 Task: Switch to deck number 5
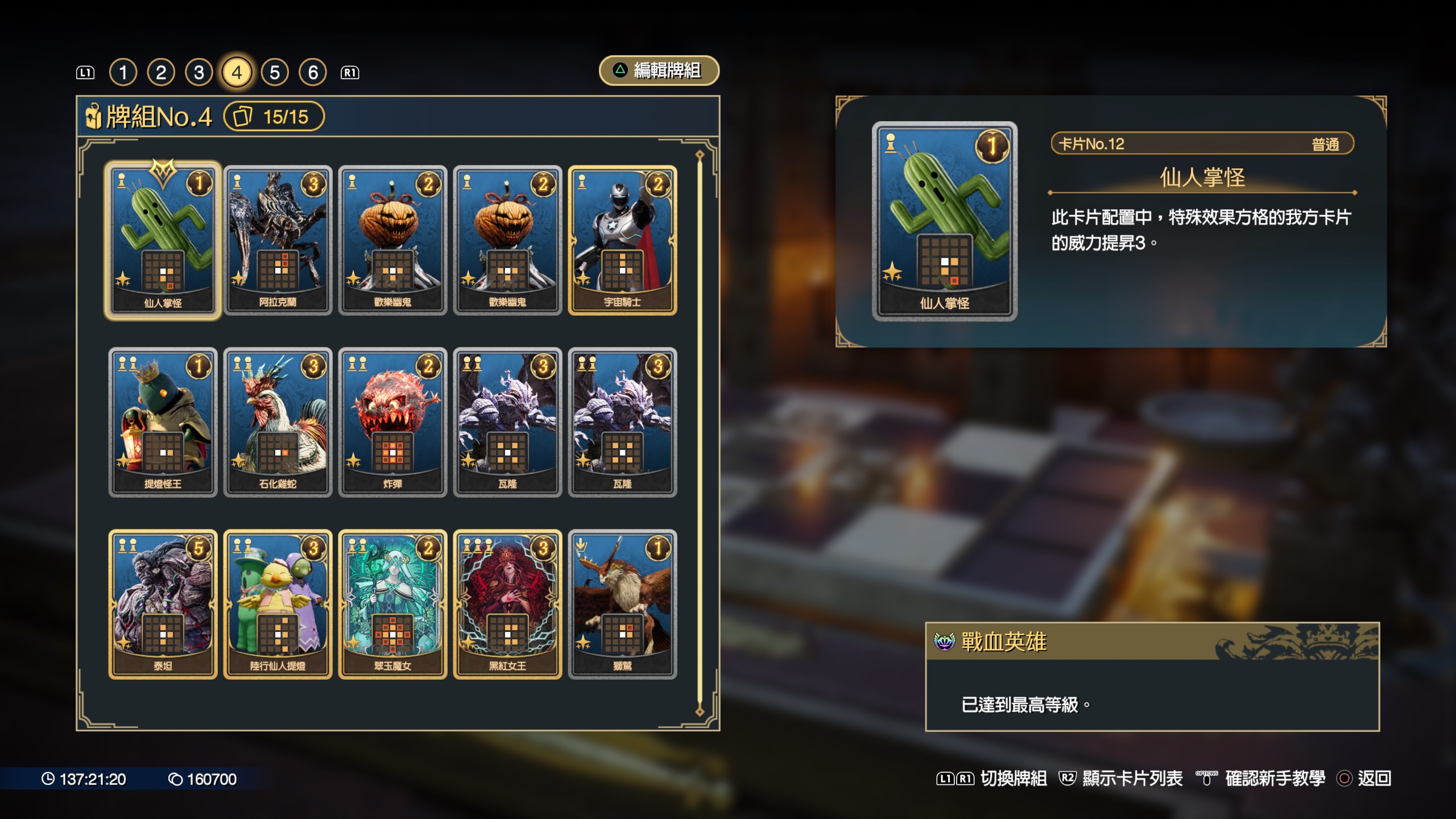point(275,72)
